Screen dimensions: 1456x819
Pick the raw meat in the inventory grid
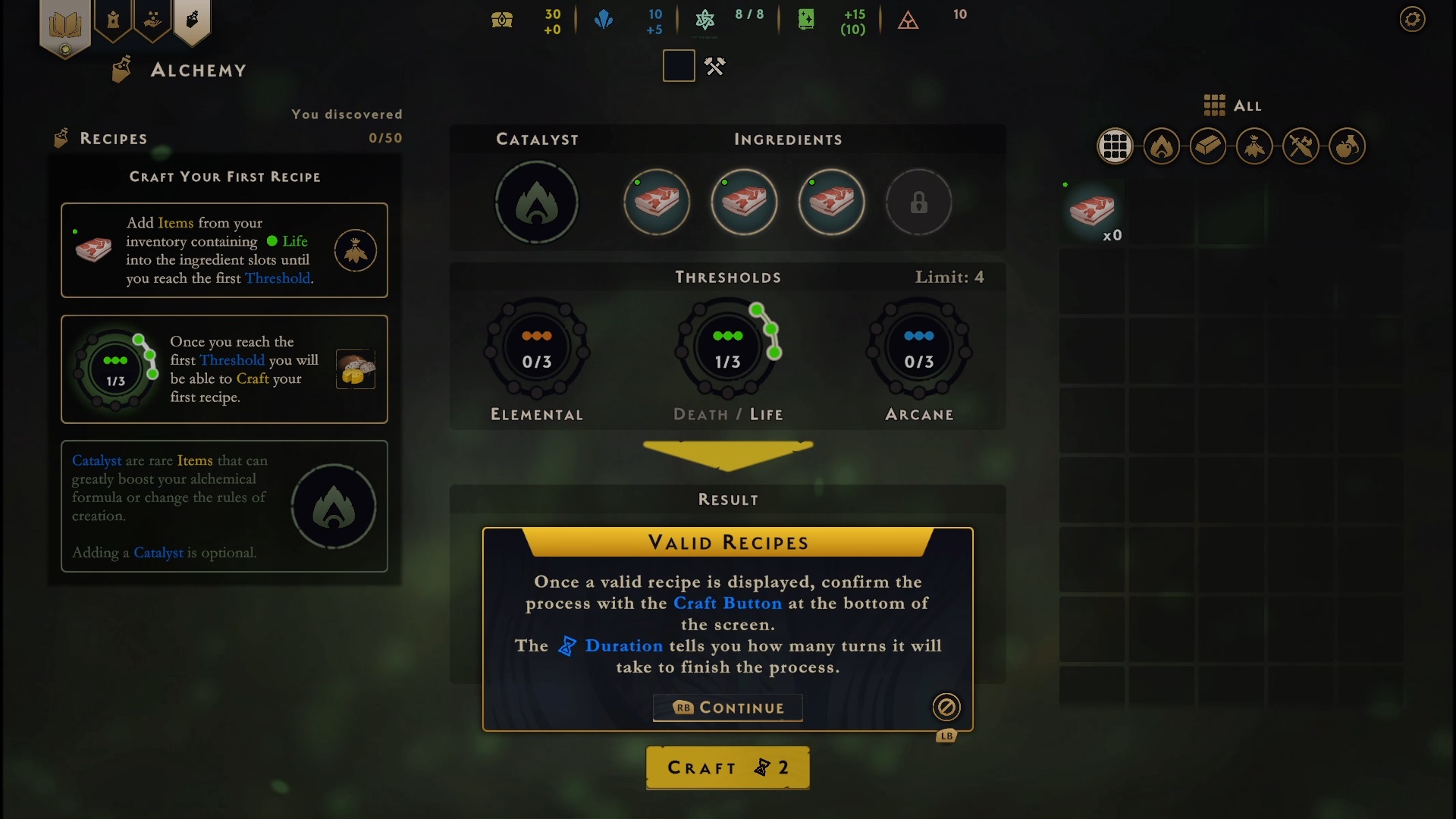(x=1092, y=212)
